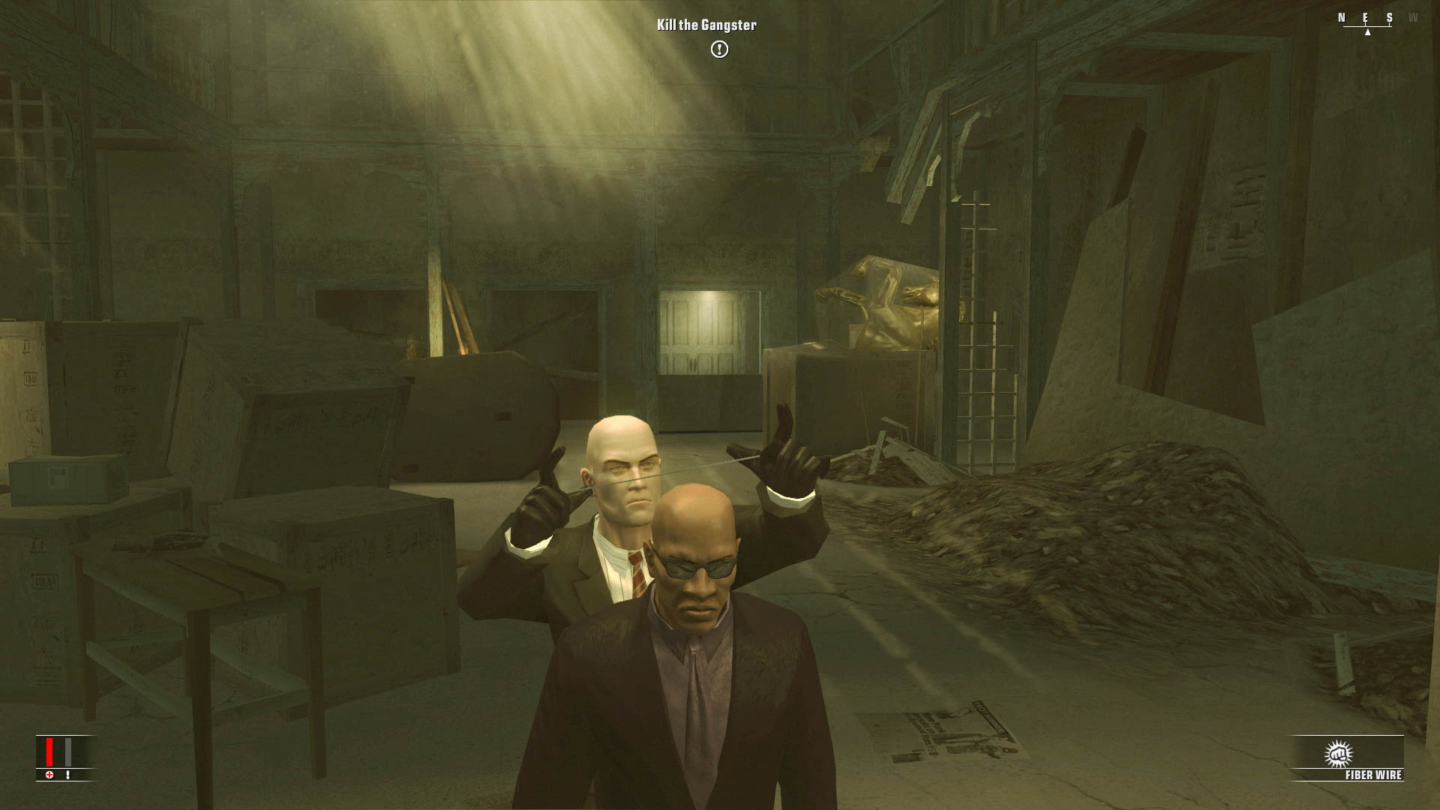
Task: Select the N marker on the compass
Action: coord(1340,17)
